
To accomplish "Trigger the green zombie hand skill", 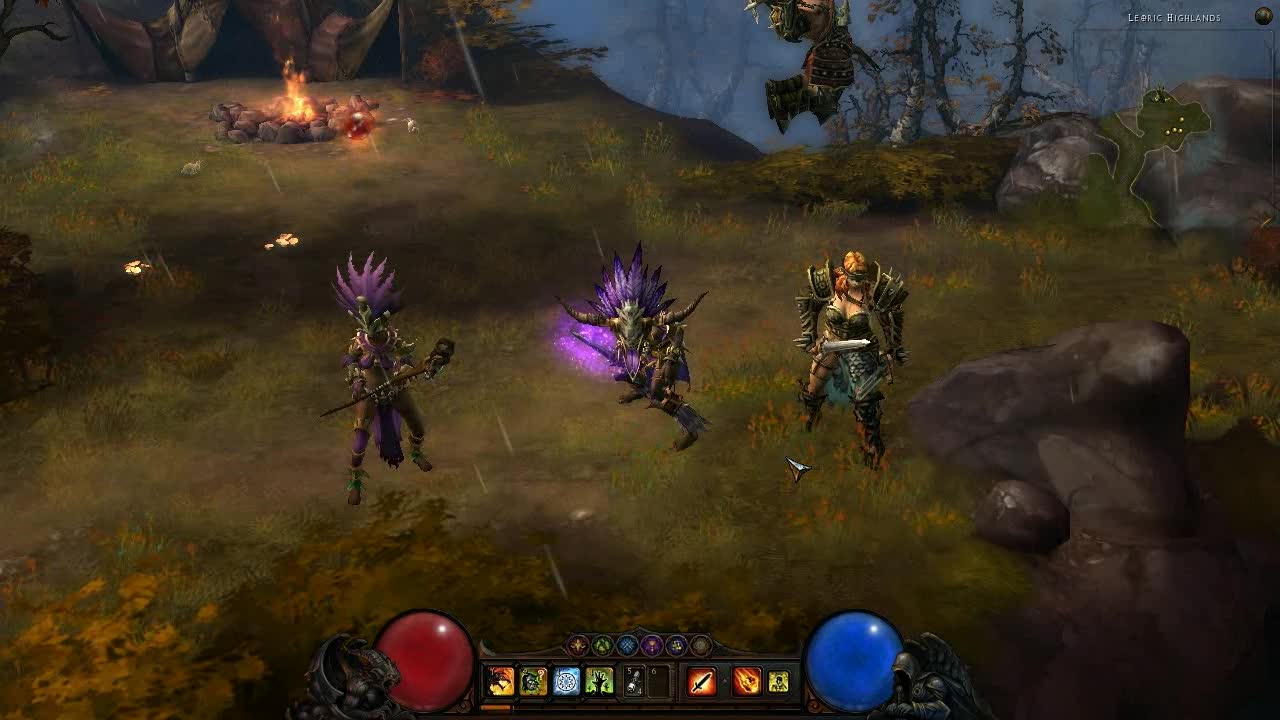I will pos(599,682).
